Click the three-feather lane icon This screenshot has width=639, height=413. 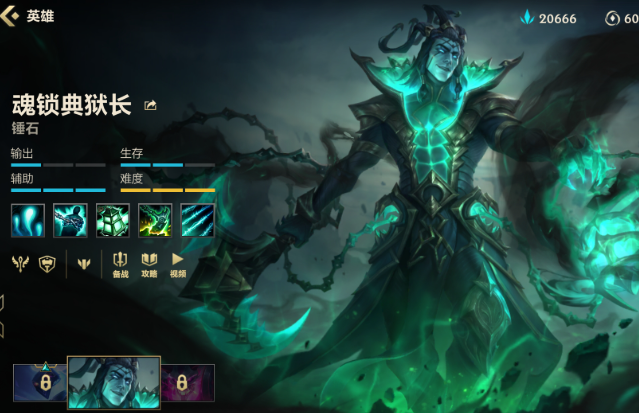(84, 264)
